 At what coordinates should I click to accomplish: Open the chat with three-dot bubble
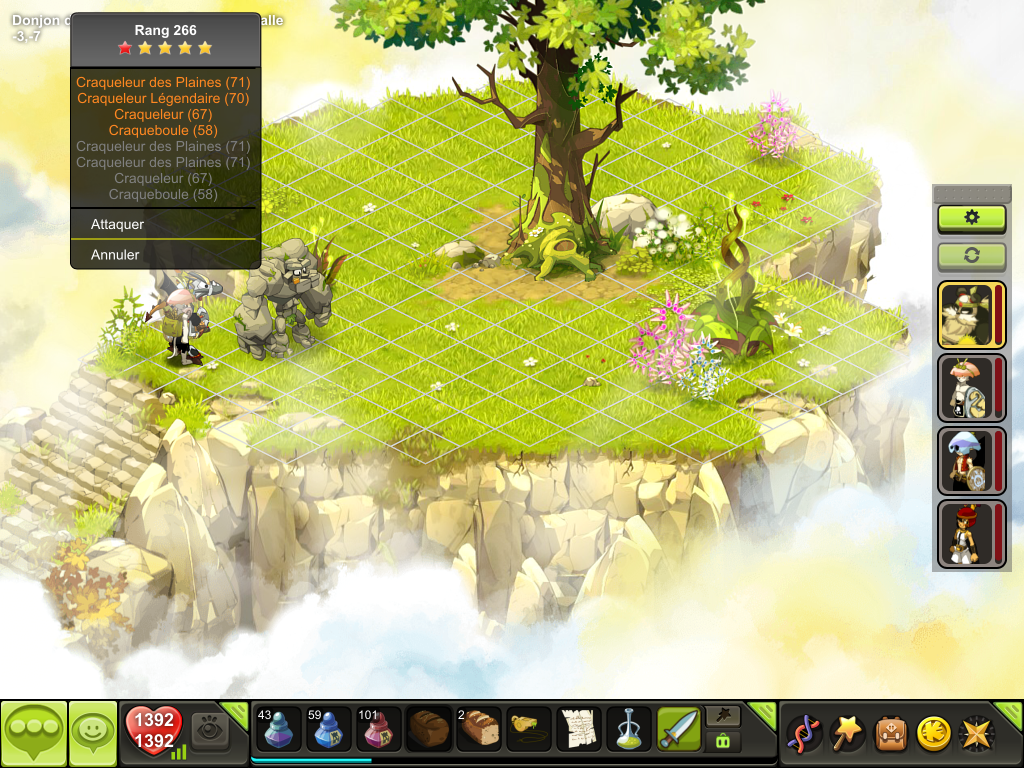coord(34,733)
